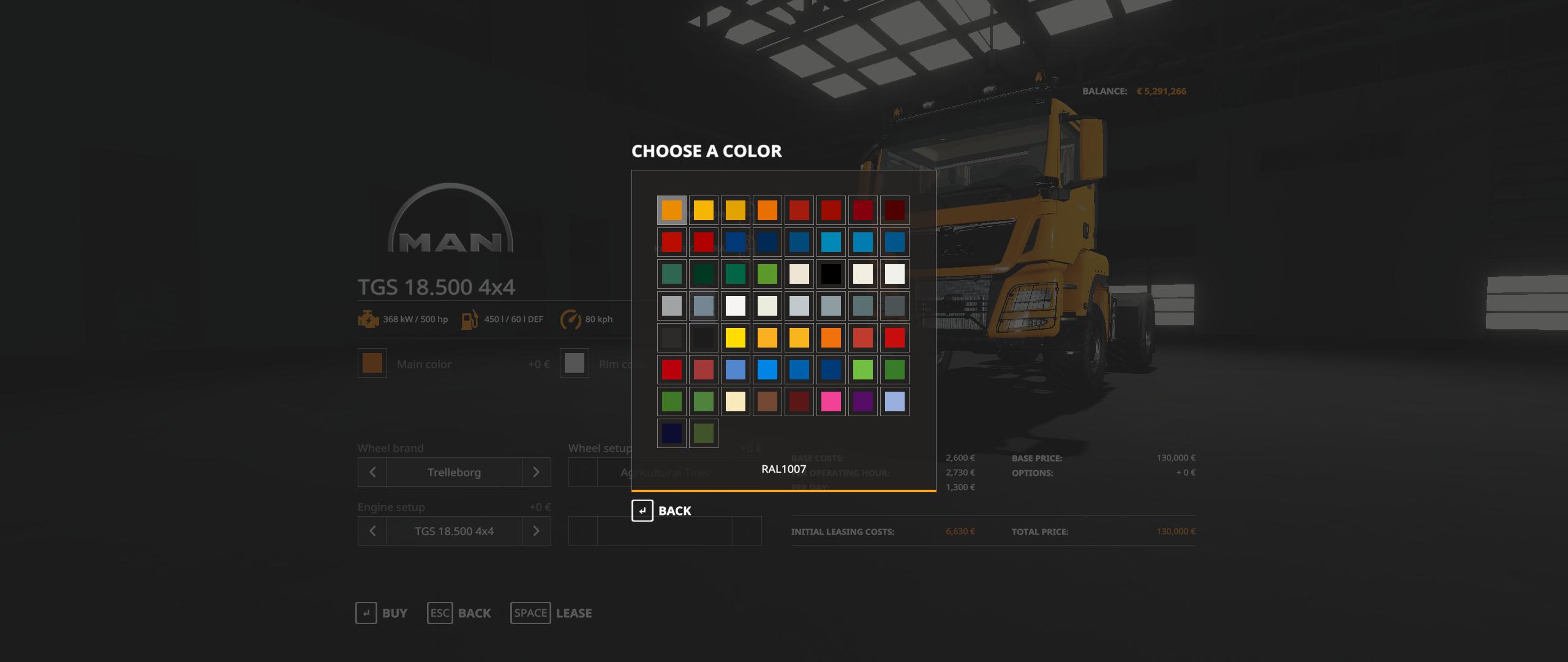Select the previous engine setup option
Image resolution: width=1568 pixels, height=662 pixels.
[x=372, y=531]
